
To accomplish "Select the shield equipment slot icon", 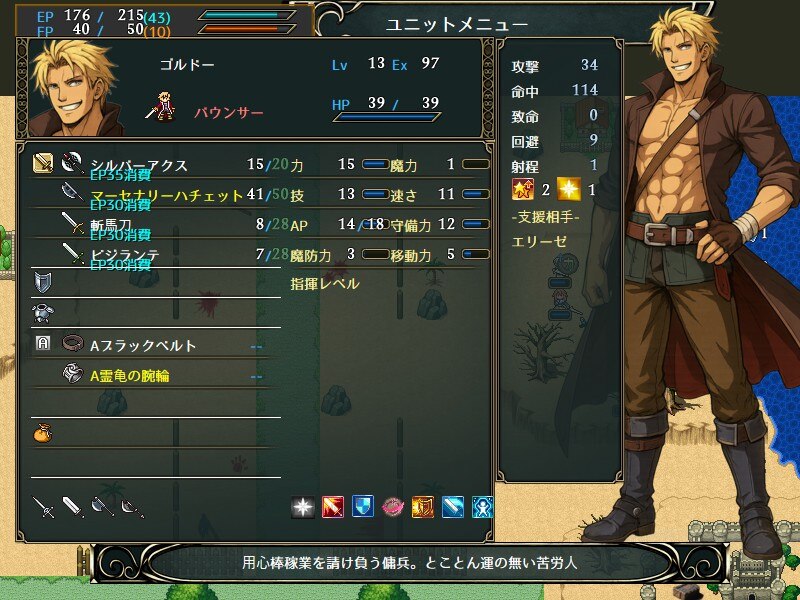I will click(x=43, y=283).
